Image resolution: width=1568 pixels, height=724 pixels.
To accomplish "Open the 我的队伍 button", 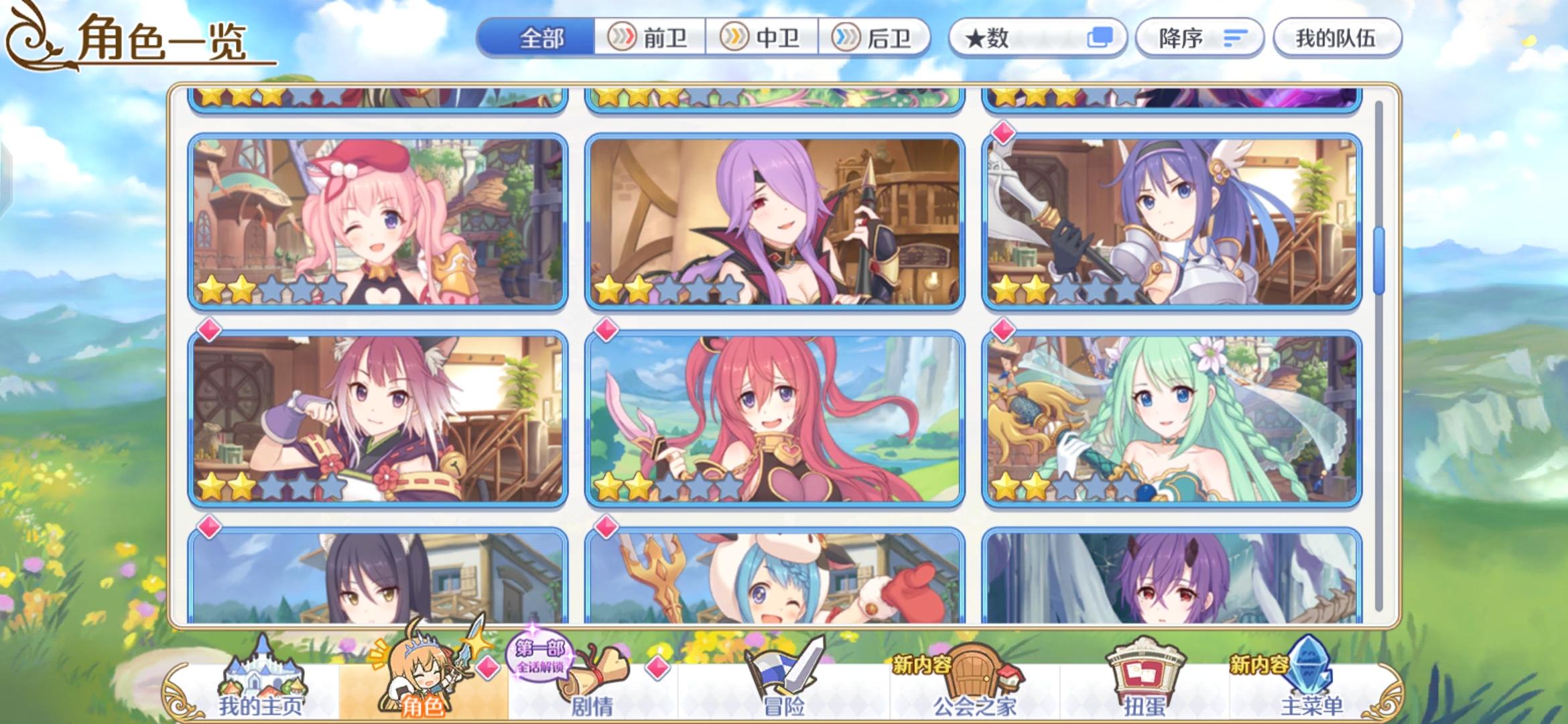I will (1335, 38).
